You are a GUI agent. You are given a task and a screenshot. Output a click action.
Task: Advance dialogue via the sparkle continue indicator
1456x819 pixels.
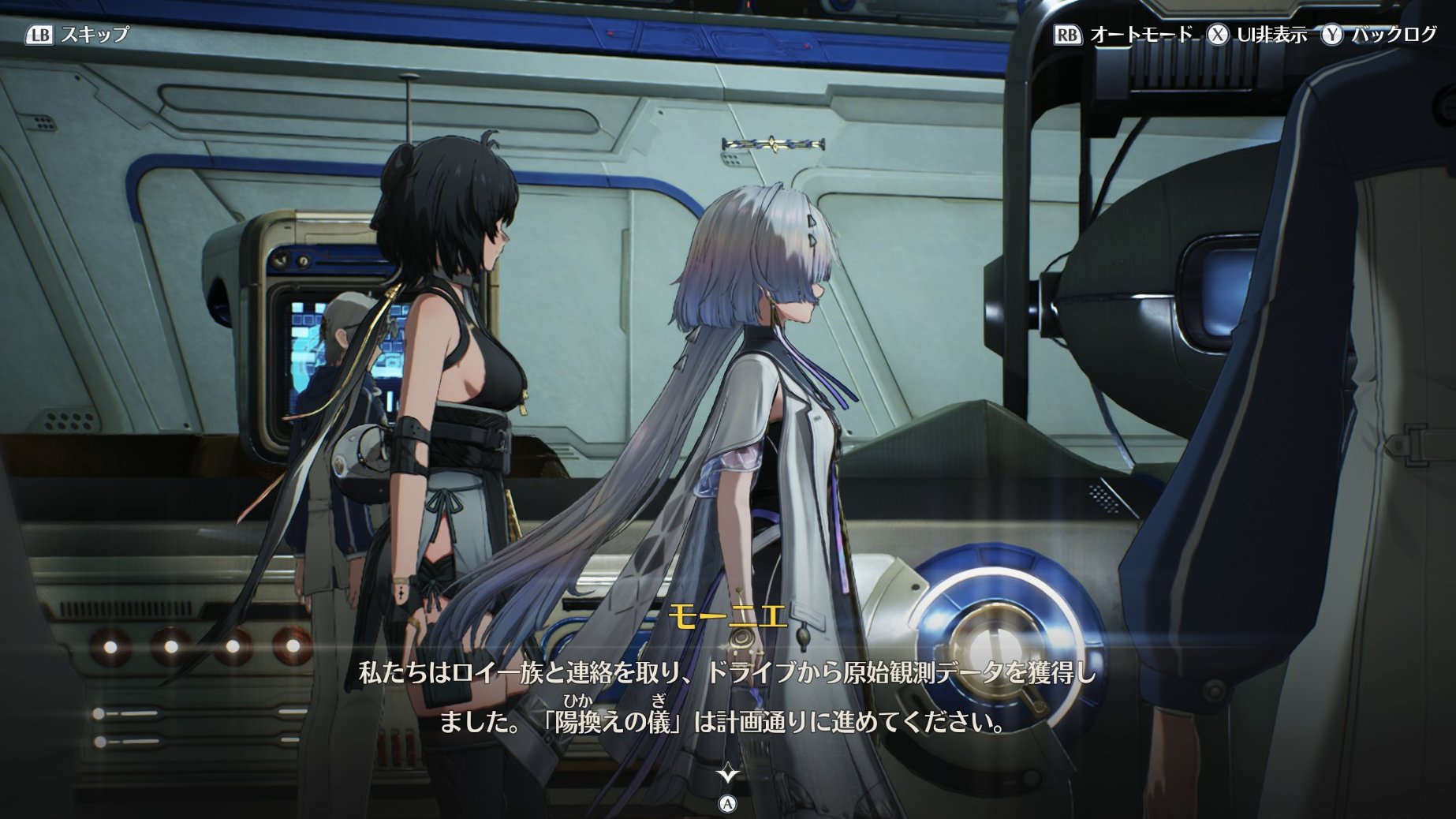pos(727,774)
